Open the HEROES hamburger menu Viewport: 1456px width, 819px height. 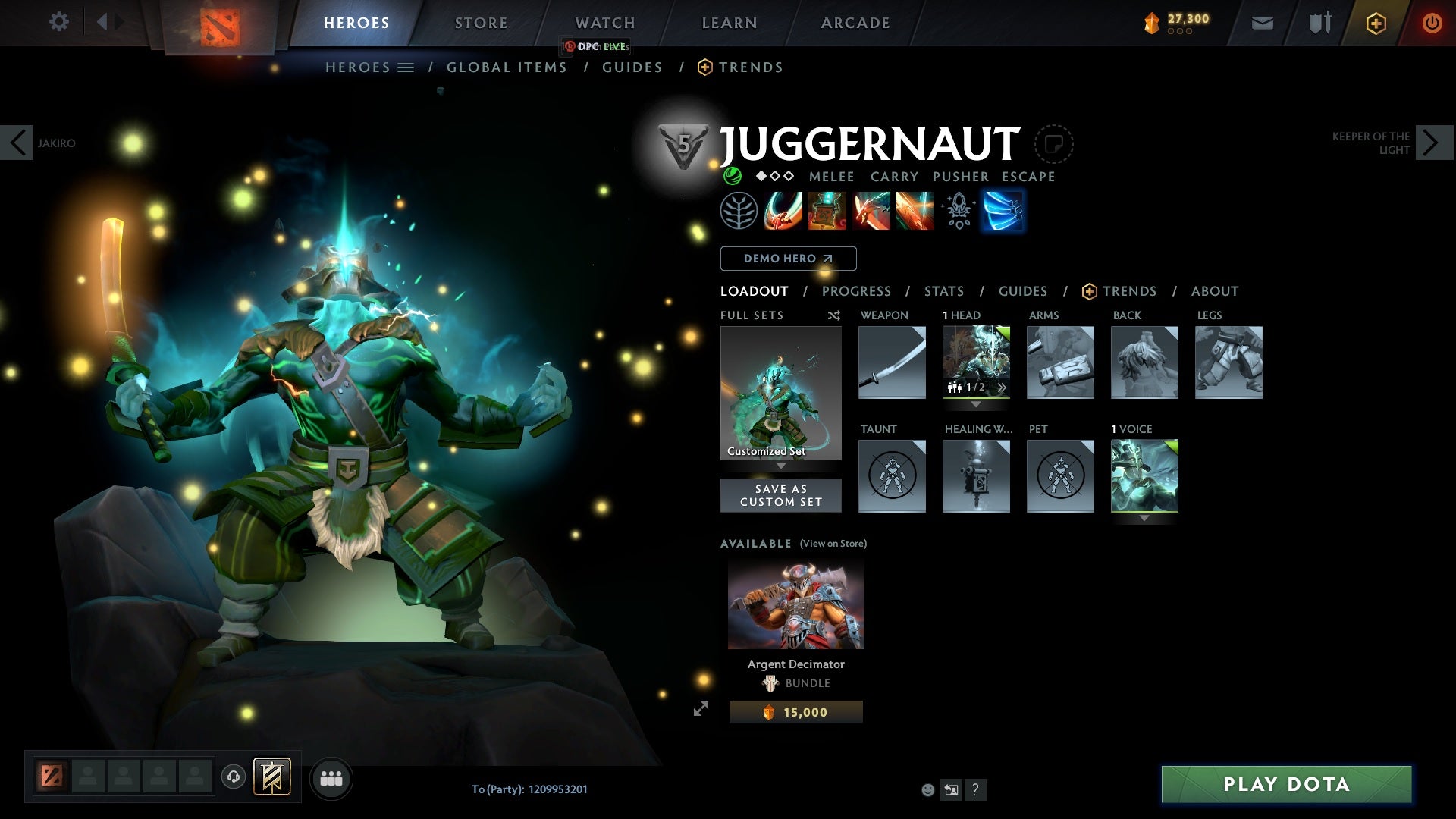pos(406,67)
